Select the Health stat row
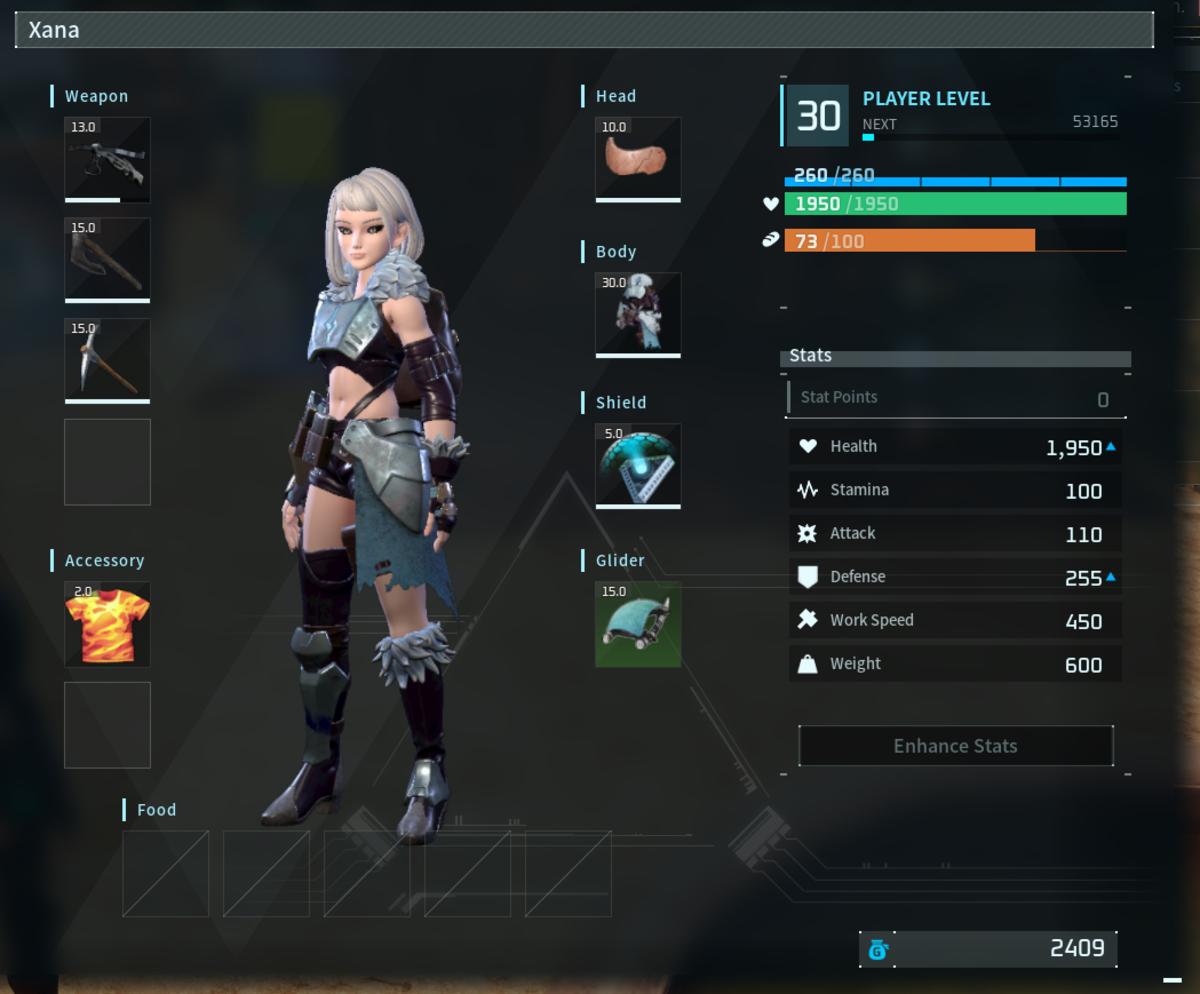Screen dimensions: 1200x994 [955, 447]
